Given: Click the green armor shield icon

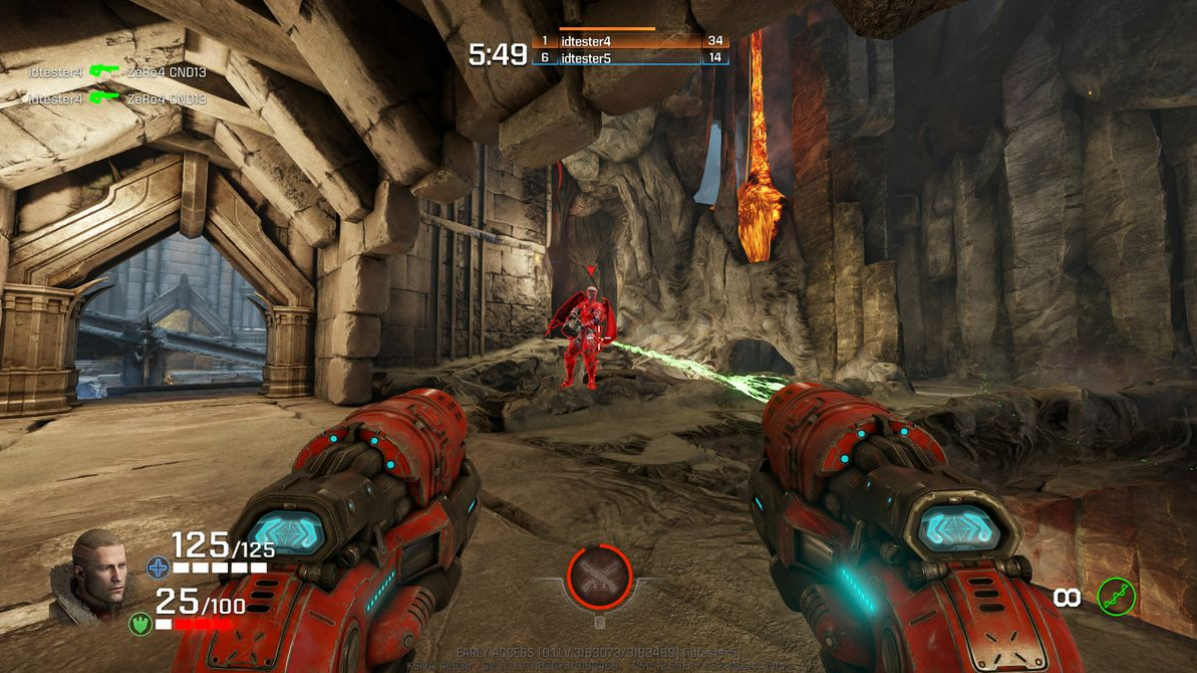Looking at the screenshot, I should (x=140, y=623).
